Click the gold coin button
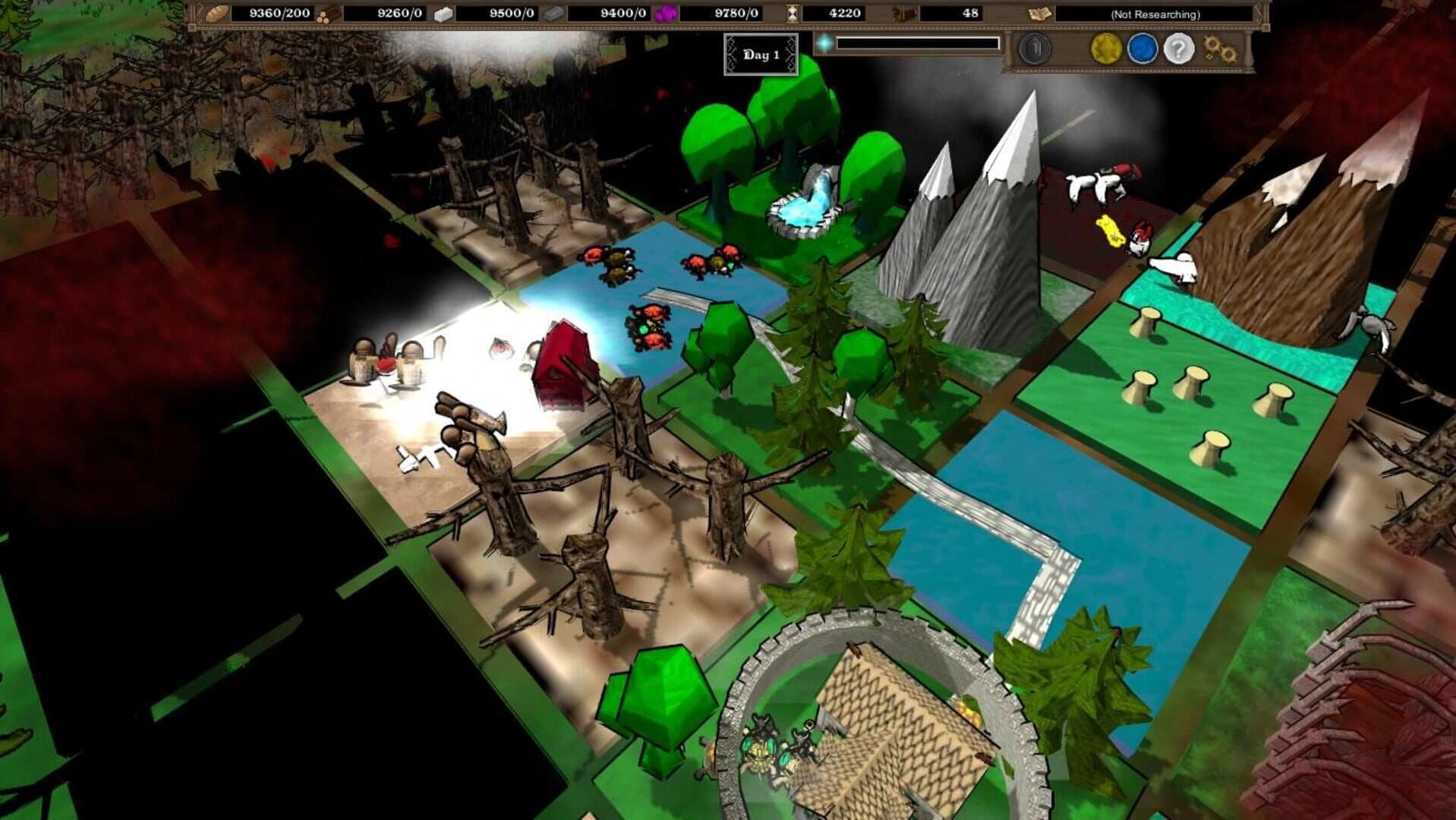The width and height of the screenshot is (1456, 820). tap(1106, 48)
